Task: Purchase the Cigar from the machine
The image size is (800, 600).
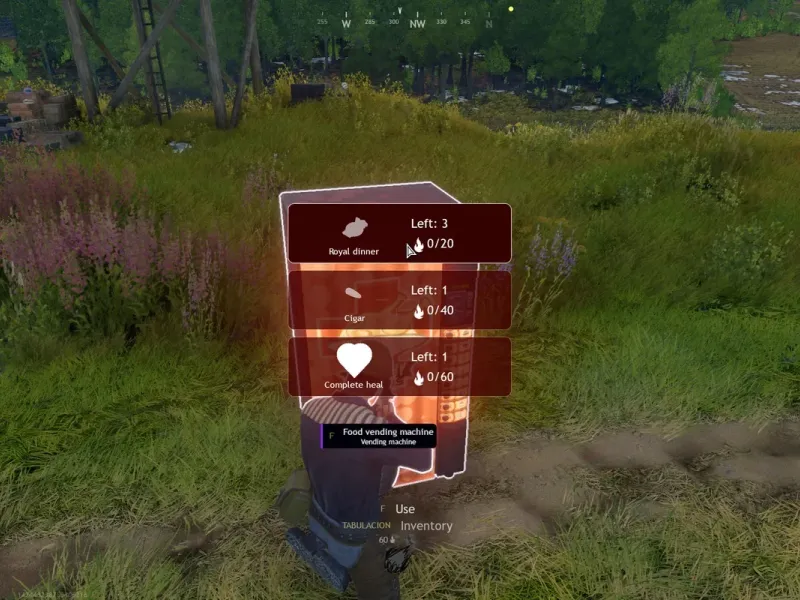Action: click(x=399, y=300)
